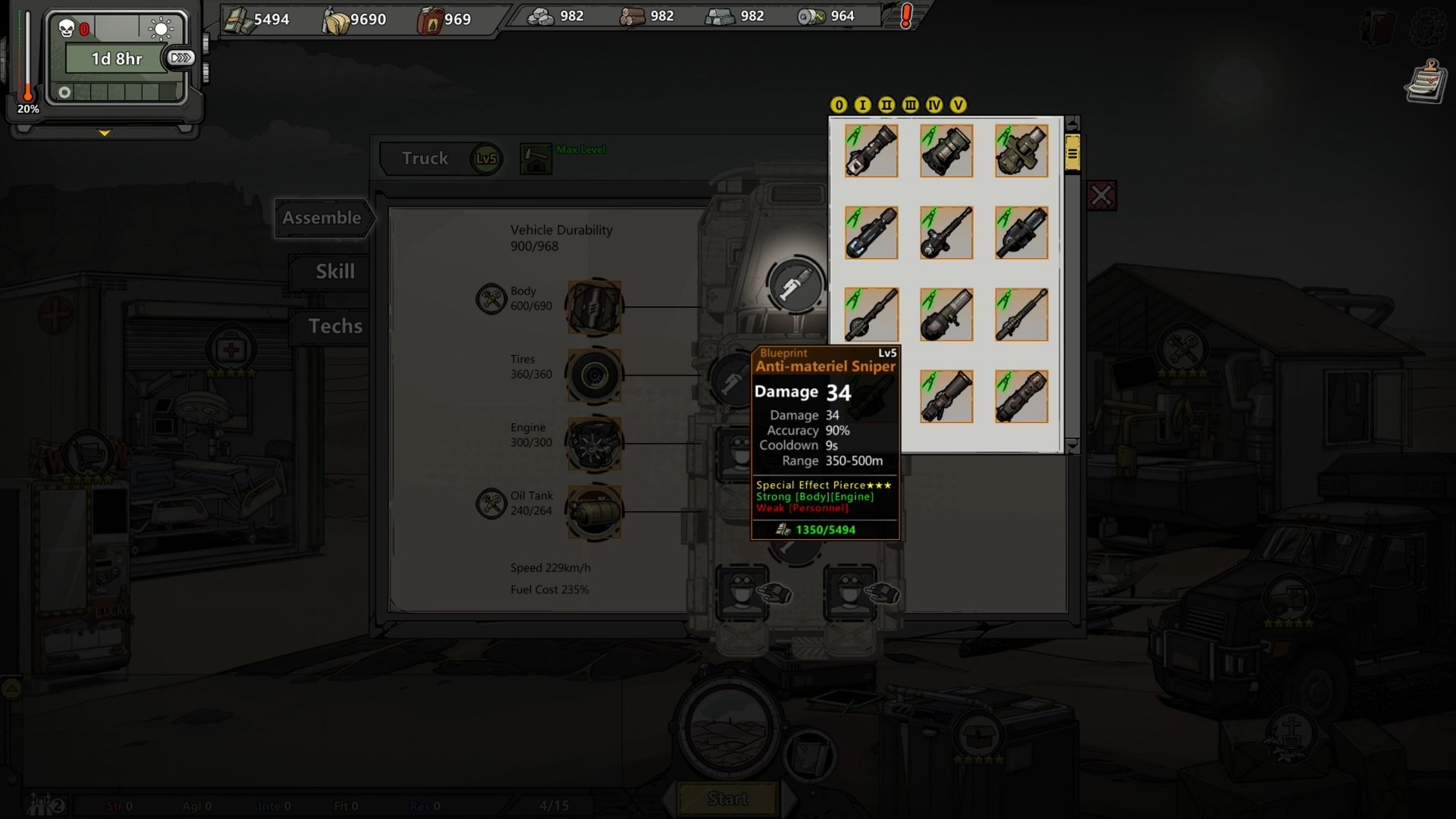Click the blueprint list scroll-down arrow

(x=1072, y=447)
